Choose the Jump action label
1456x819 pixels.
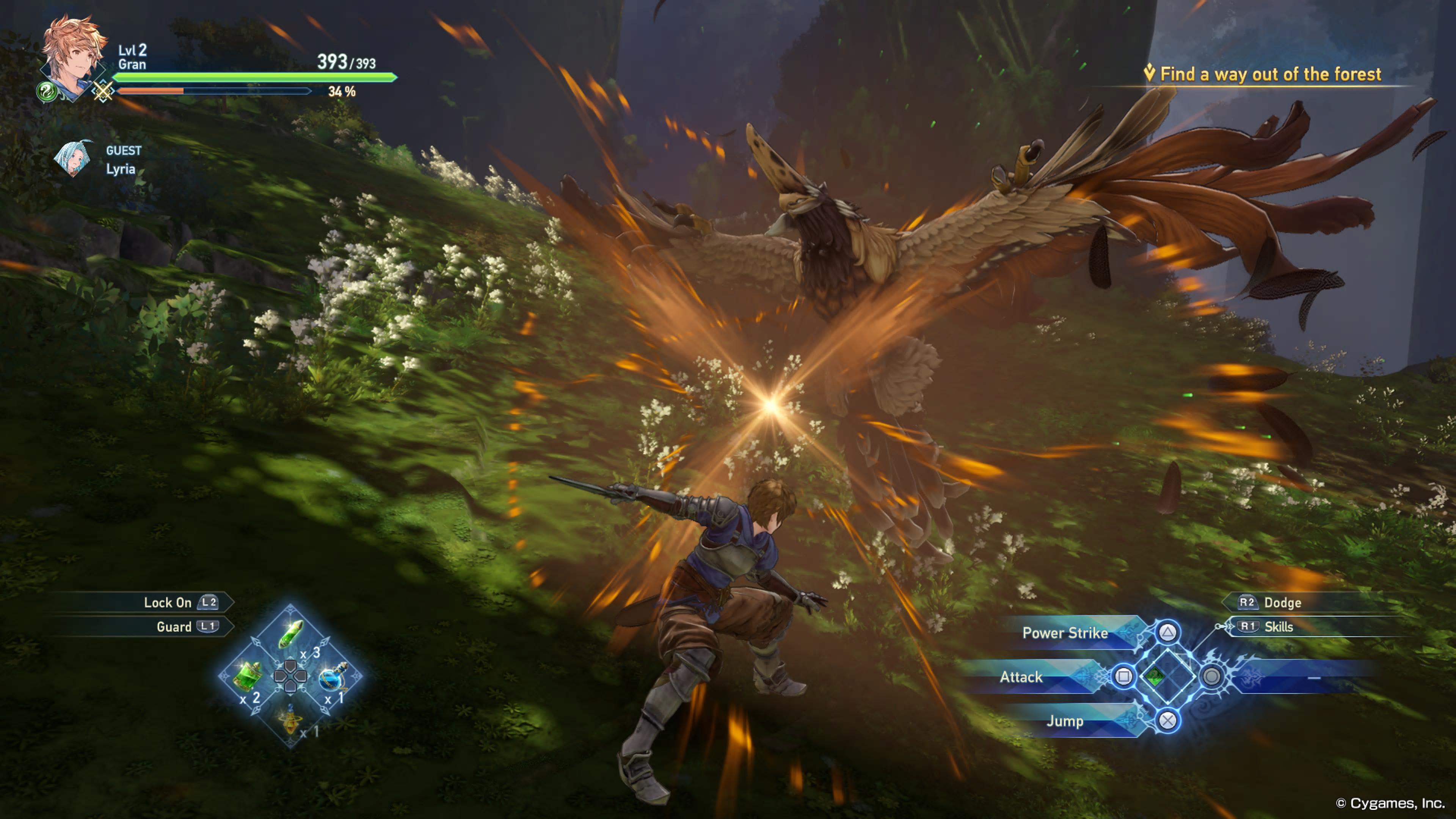pyautogui.click(x=1065, y=721)
